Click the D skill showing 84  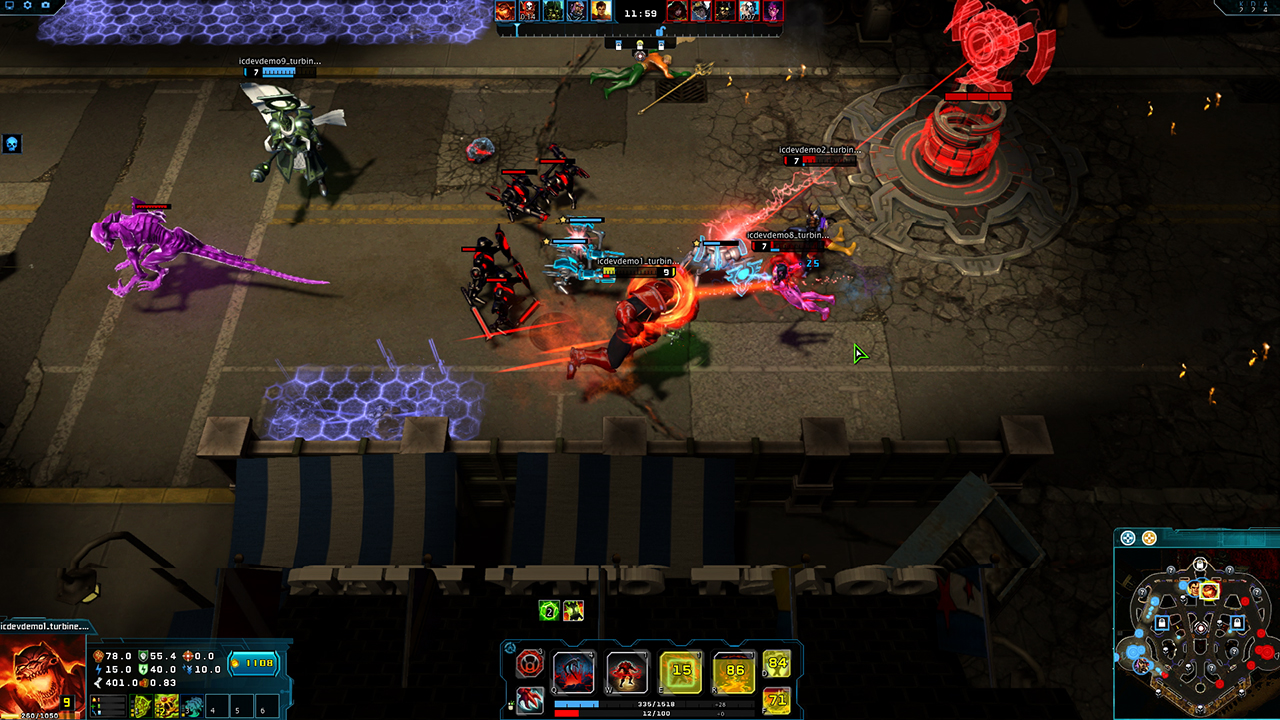777,663
